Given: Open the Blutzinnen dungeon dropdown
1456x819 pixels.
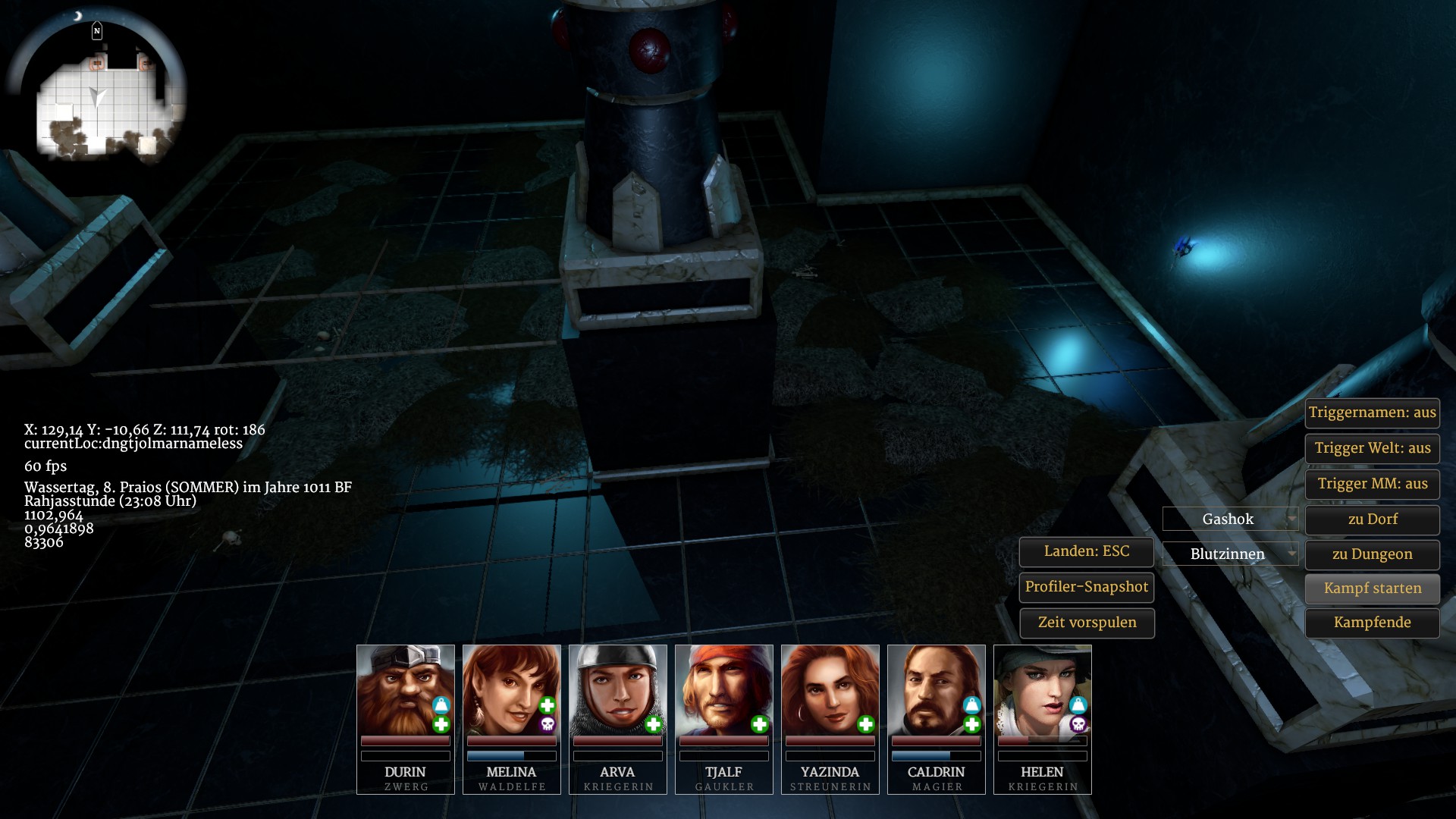Looking at the screenshot, I should (1230, 554).
